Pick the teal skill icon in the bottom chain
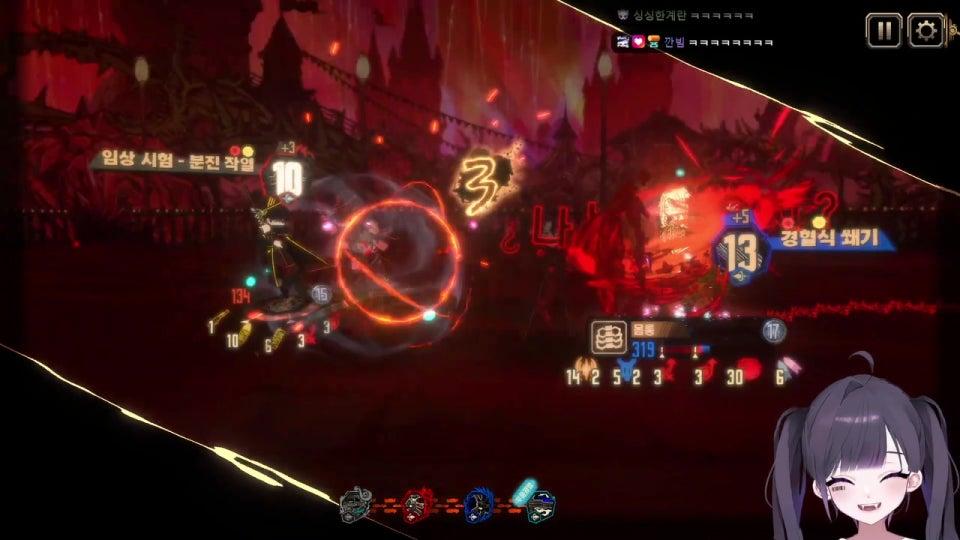The height and width of the screenshot is (540, 960). 539,505
